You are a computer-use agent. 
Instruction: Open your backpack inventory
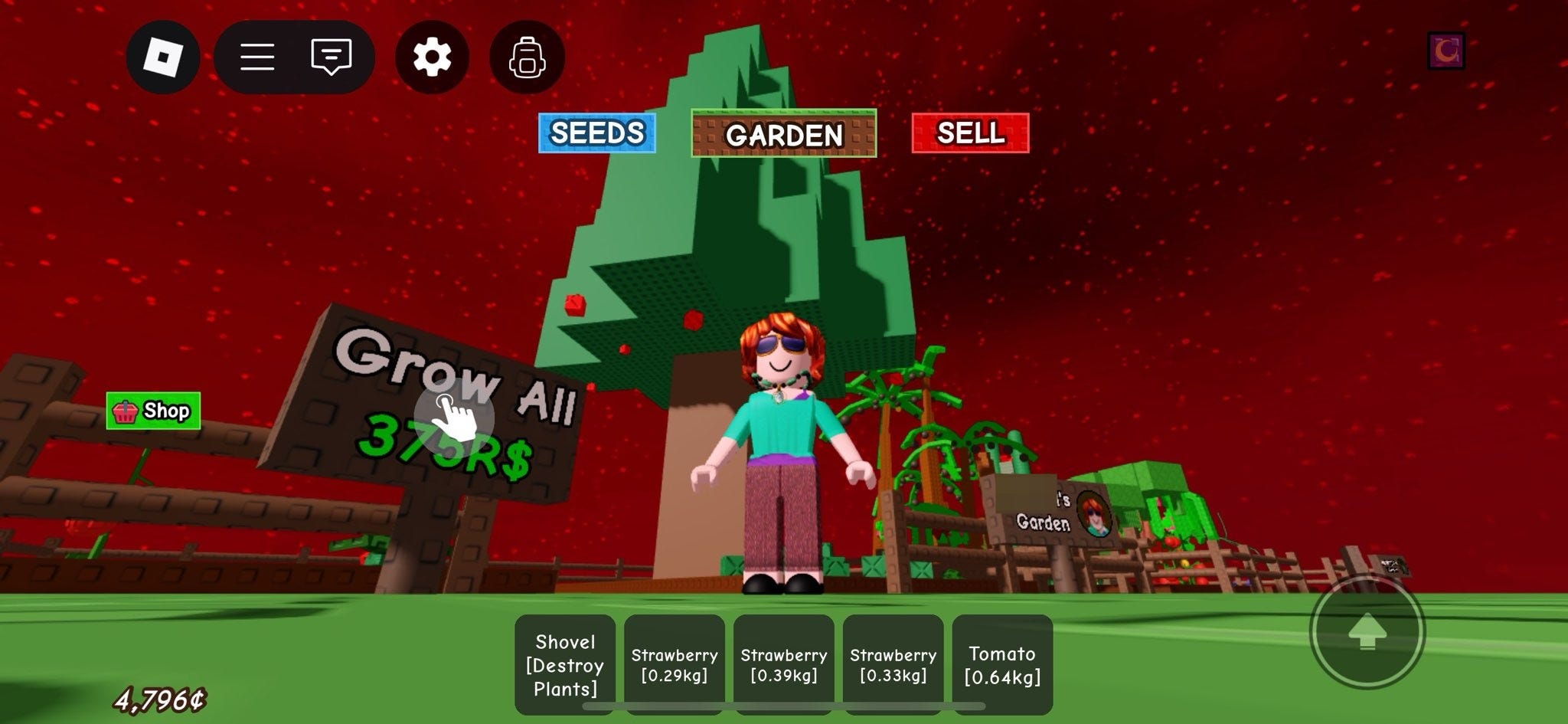coord(527,57)
